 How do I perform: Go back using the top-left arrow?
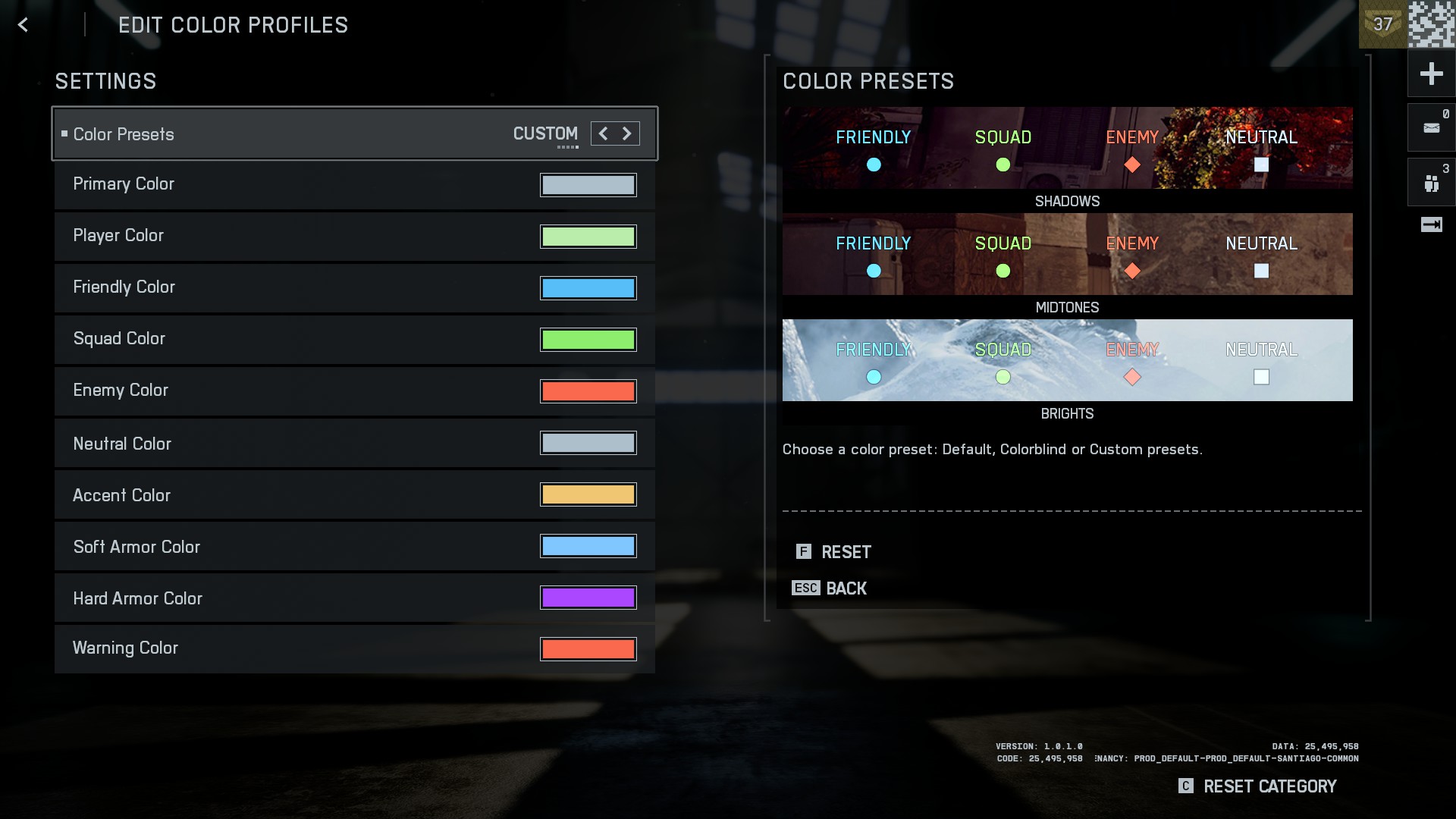pos(23,25)
